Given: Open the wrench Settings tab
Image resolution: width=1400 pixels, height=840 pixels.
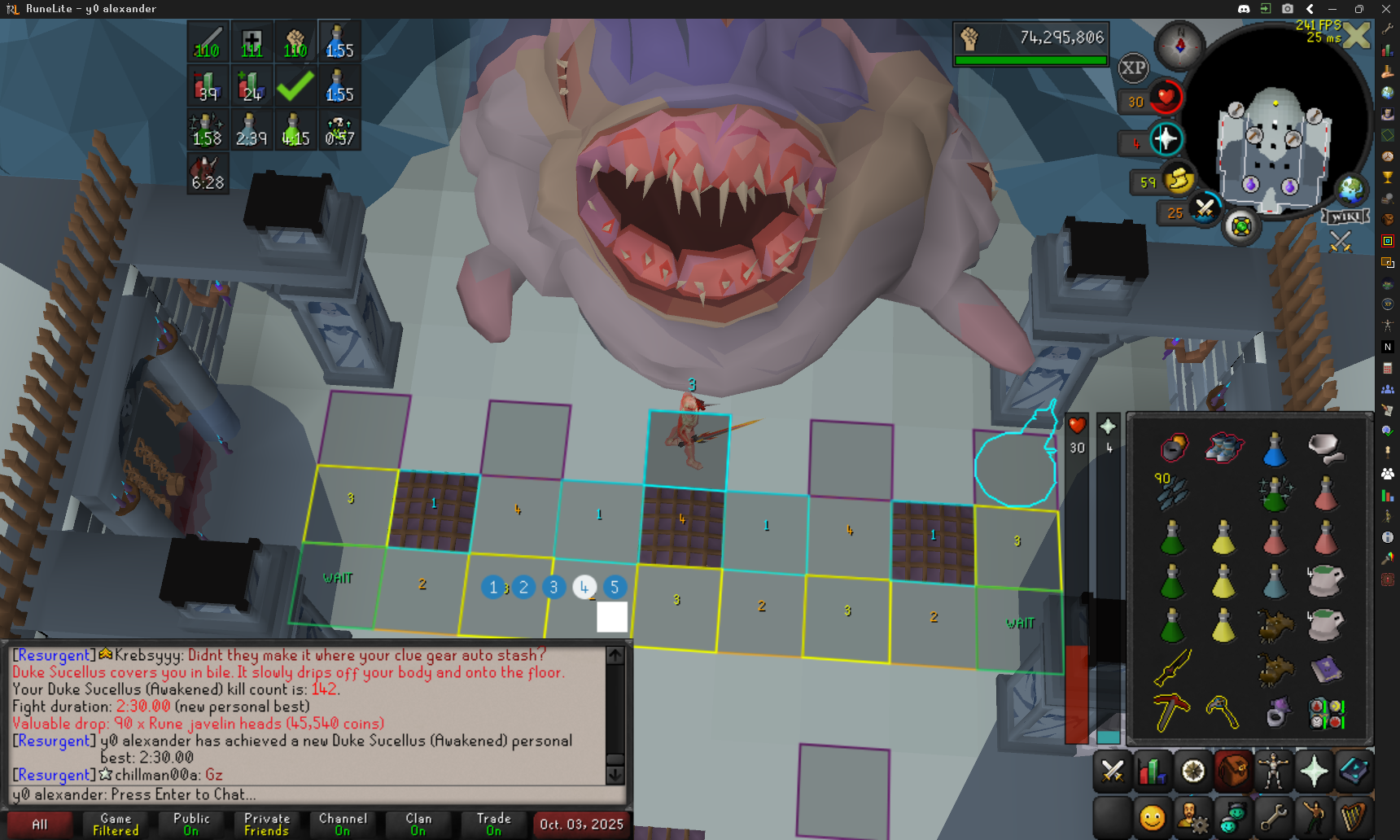Looking at the screenshot, I should pyautogui.click(x=1274, y=817).
